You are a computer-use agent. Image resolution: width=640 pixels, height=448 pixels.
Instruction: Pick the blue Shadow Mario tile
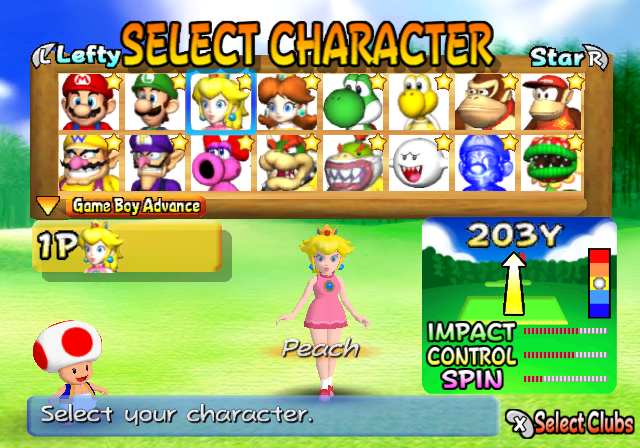point(485,162)
